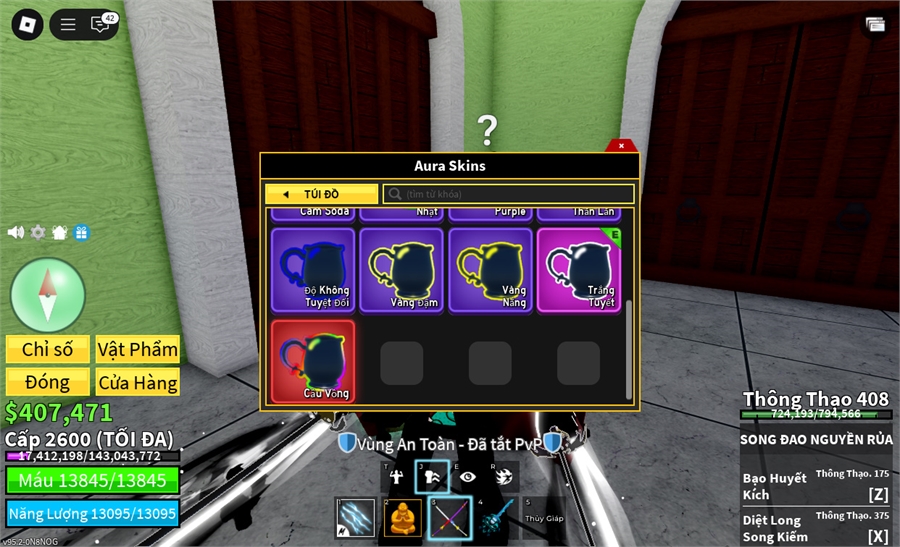900x547 pixels.
Task: Choose the Vàng Đậm aura skin
Action: click(x=401, y=270)
